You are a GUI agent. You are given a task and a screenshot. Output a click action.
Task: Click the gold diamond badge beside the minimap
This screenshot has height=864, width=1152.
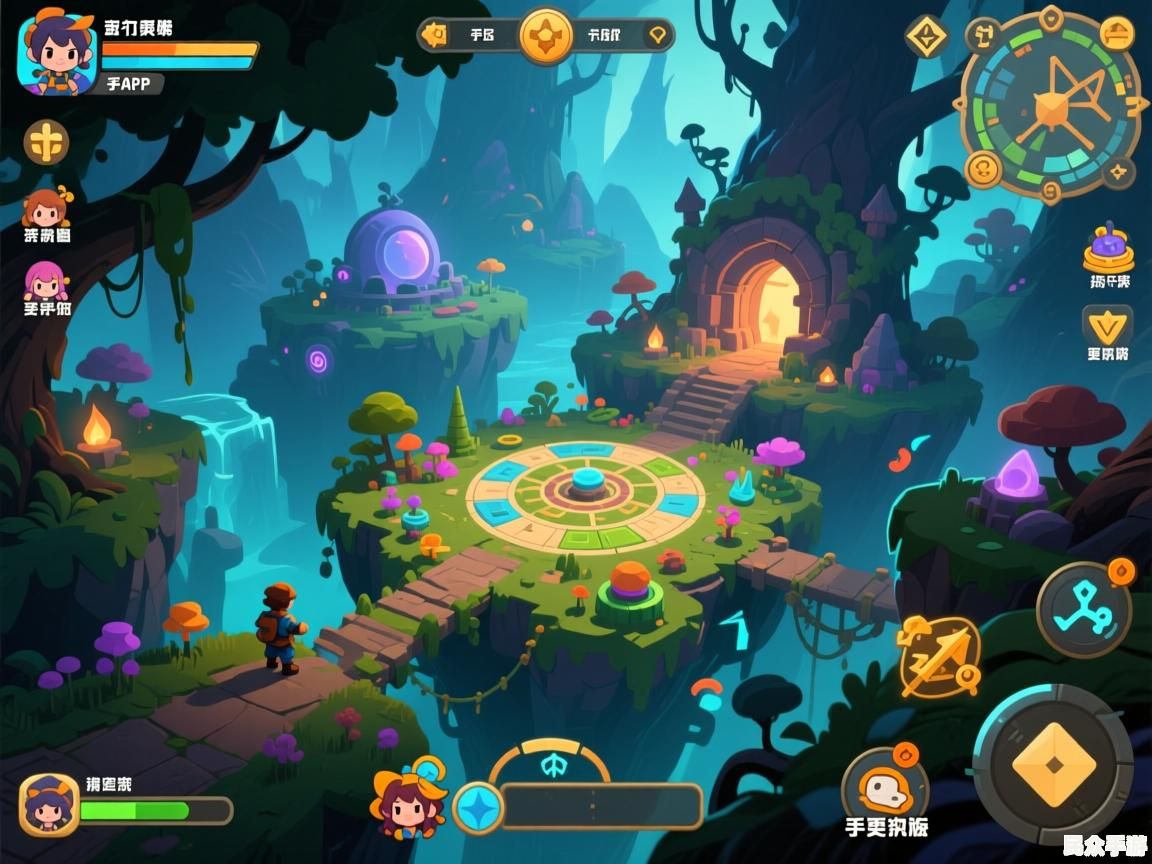coord(927,37)
